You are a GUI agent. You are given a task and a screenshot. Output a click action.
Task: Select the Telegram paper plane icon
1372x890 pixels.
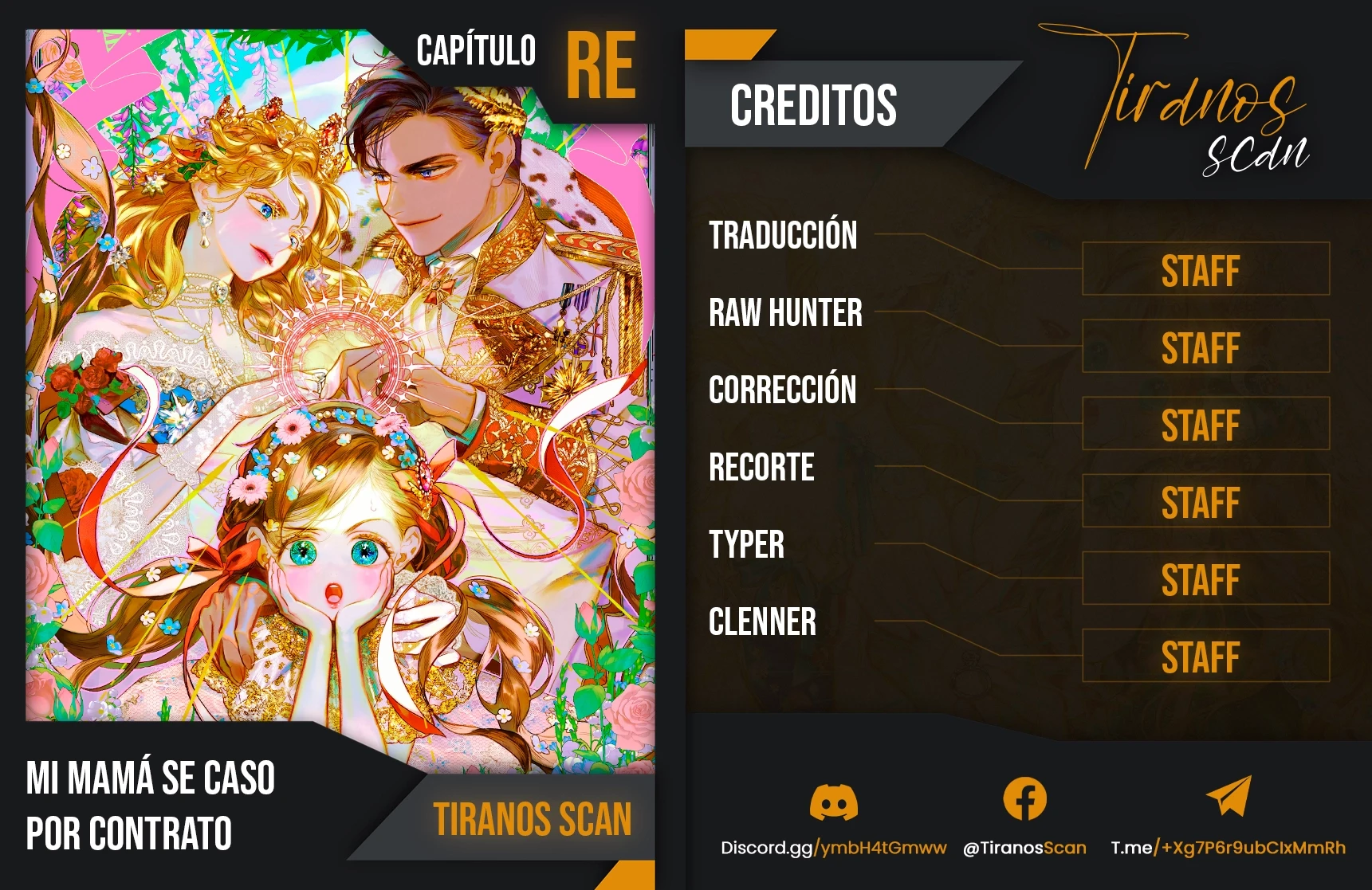click(1229, 796)
